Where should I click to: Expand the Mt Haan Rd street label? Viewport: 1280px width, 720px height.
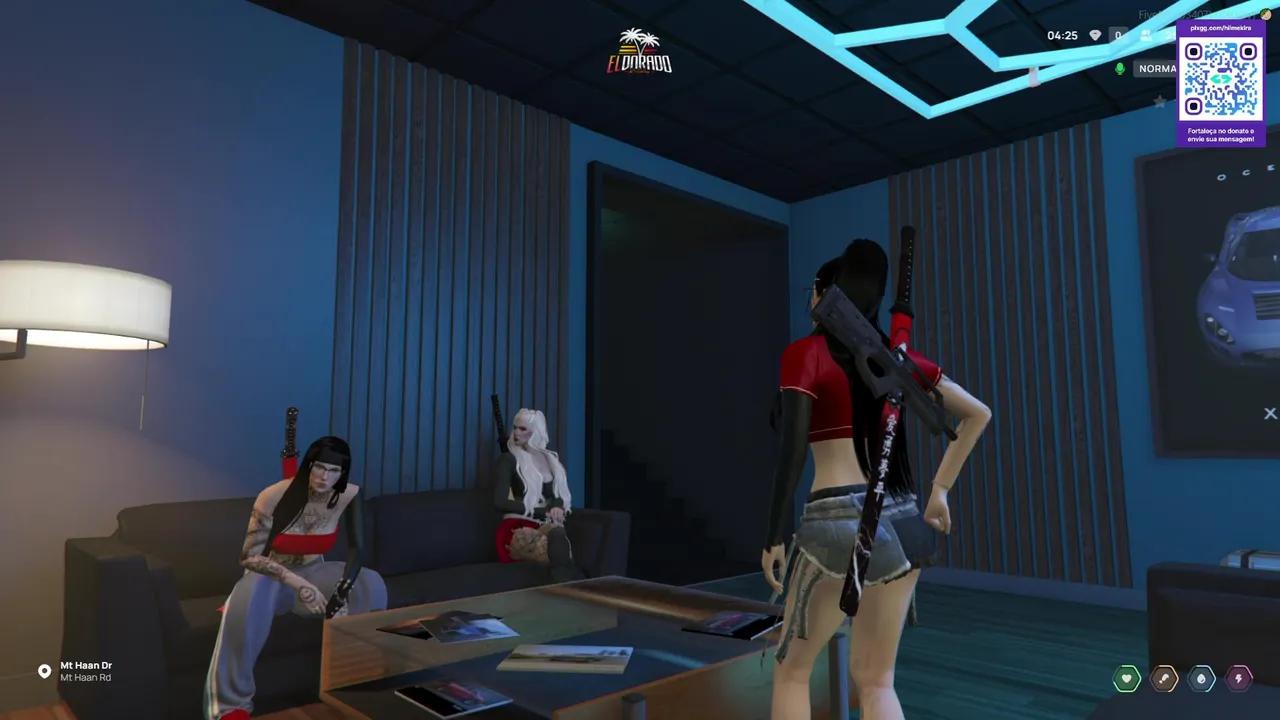pos(87,677)
